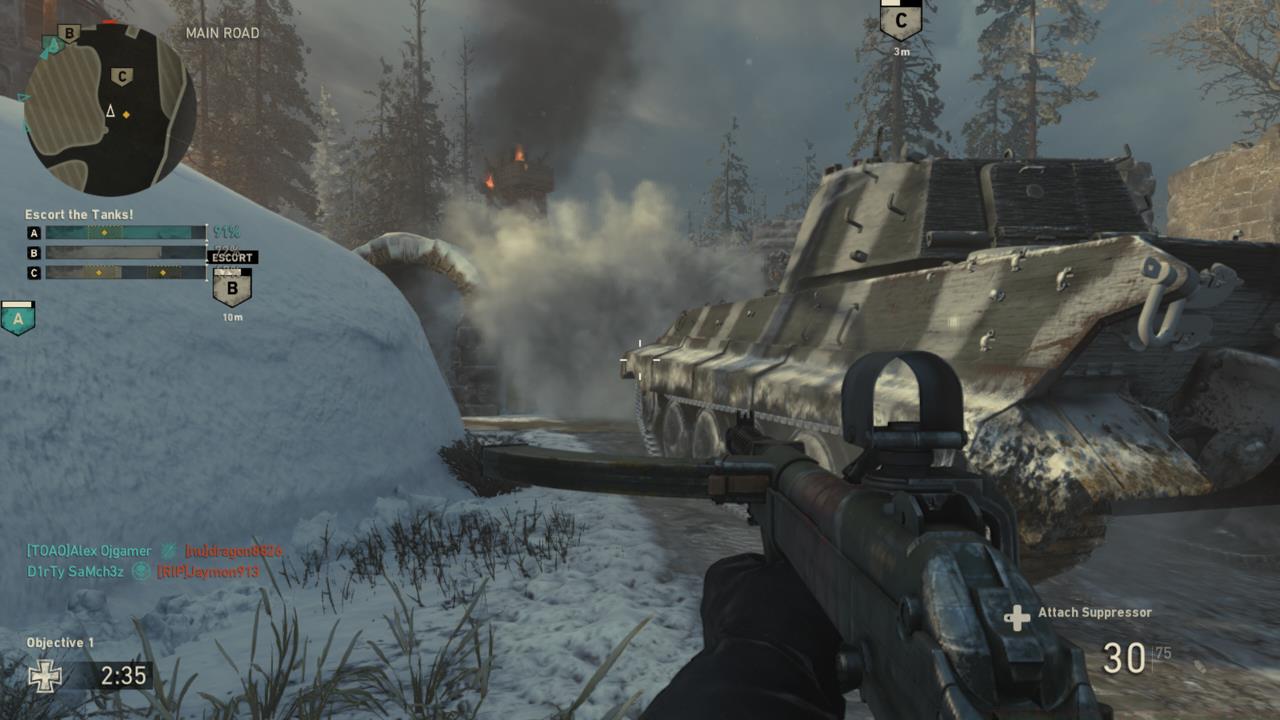Select the C objective marker on the minimap

click(121, 73)
